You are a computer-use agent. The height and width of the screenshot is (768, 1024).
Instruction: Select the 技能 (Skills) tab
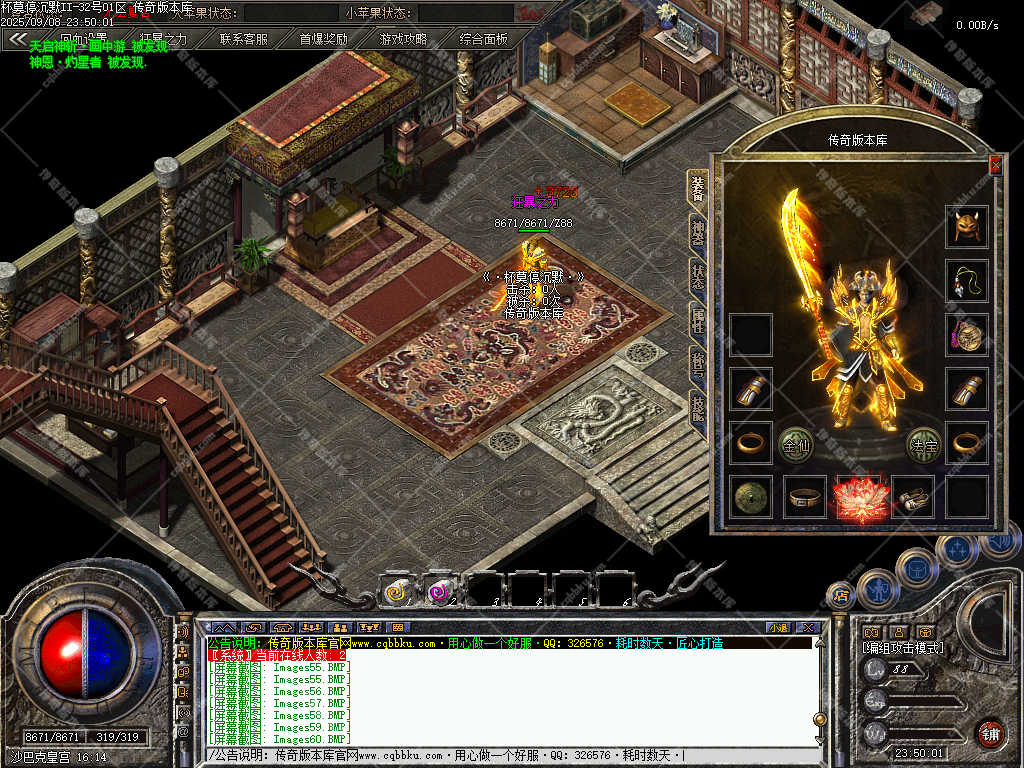[697, 407]
